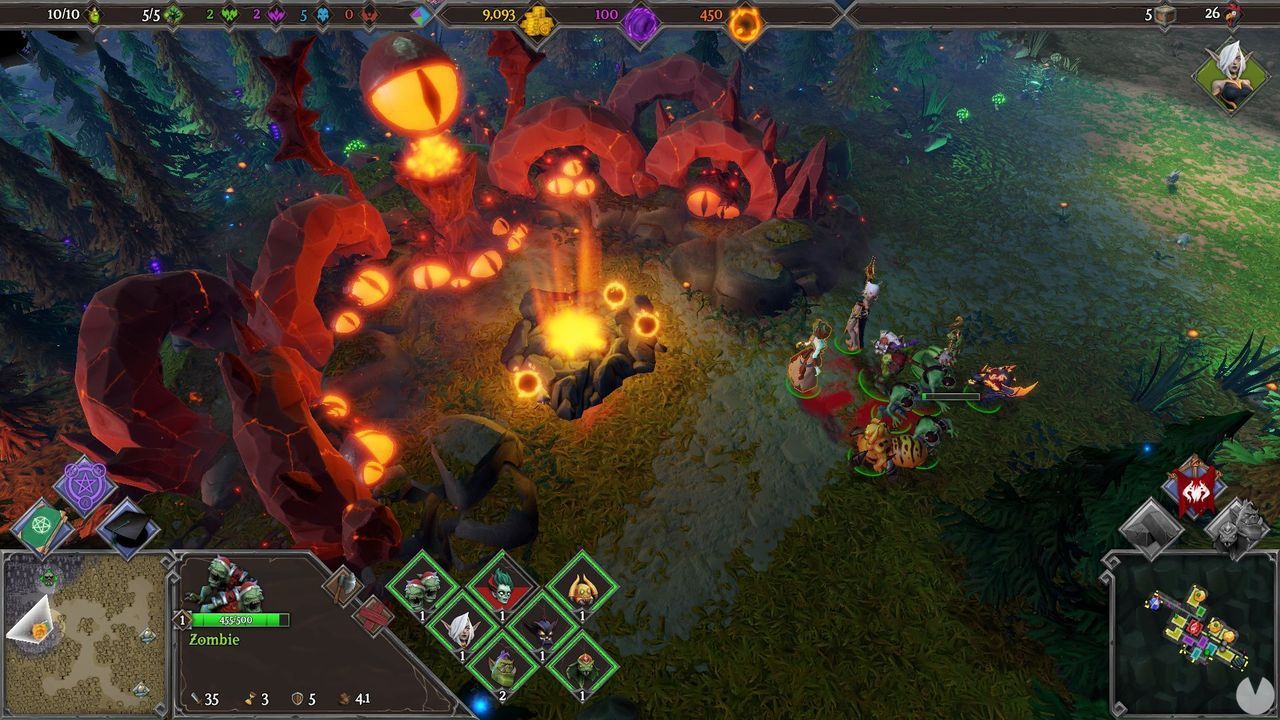Select the Zombie squad portrait with Santa hats
The image size is (1280, 720).
pos(421,586)
